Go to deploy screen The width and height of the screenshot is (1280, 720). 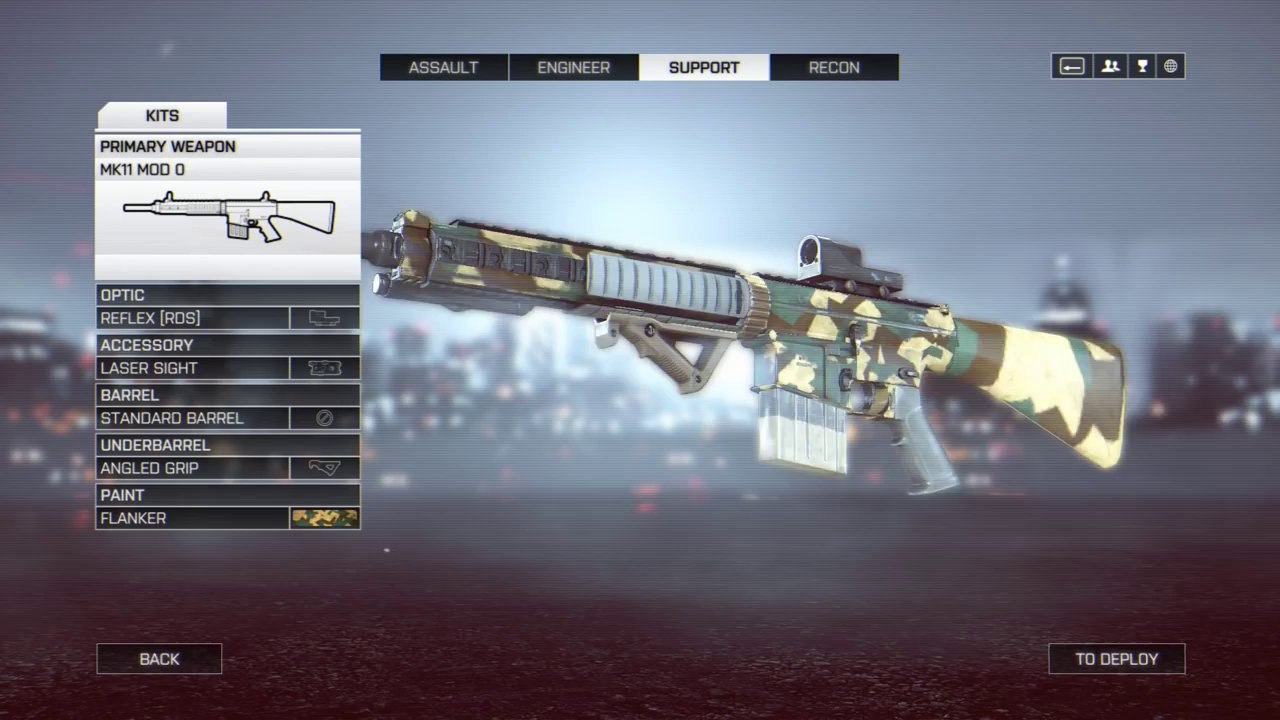(x=1116, y=659)
